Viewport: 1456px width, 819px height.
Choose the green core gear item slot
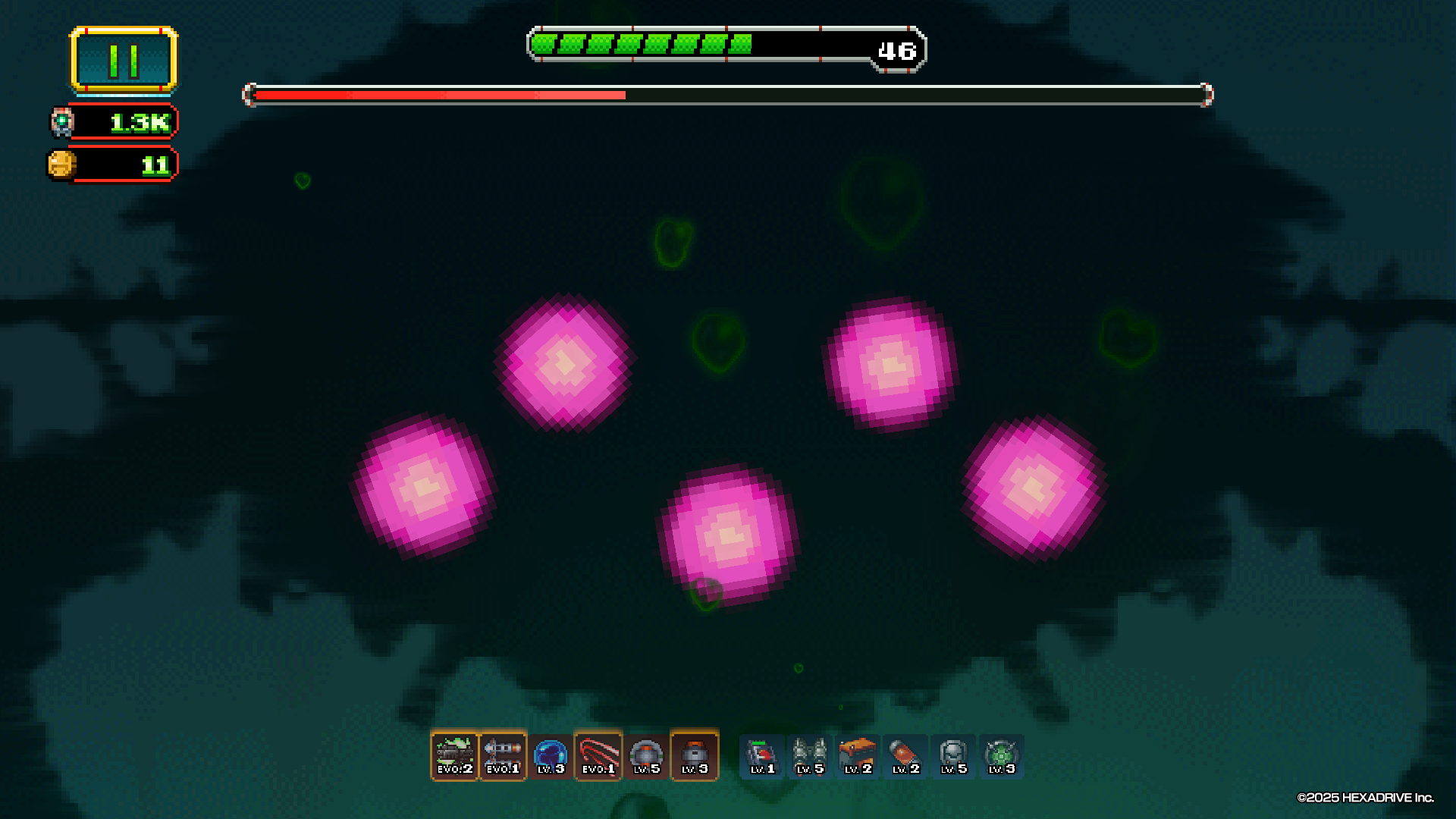click(x=1001, y=756)
